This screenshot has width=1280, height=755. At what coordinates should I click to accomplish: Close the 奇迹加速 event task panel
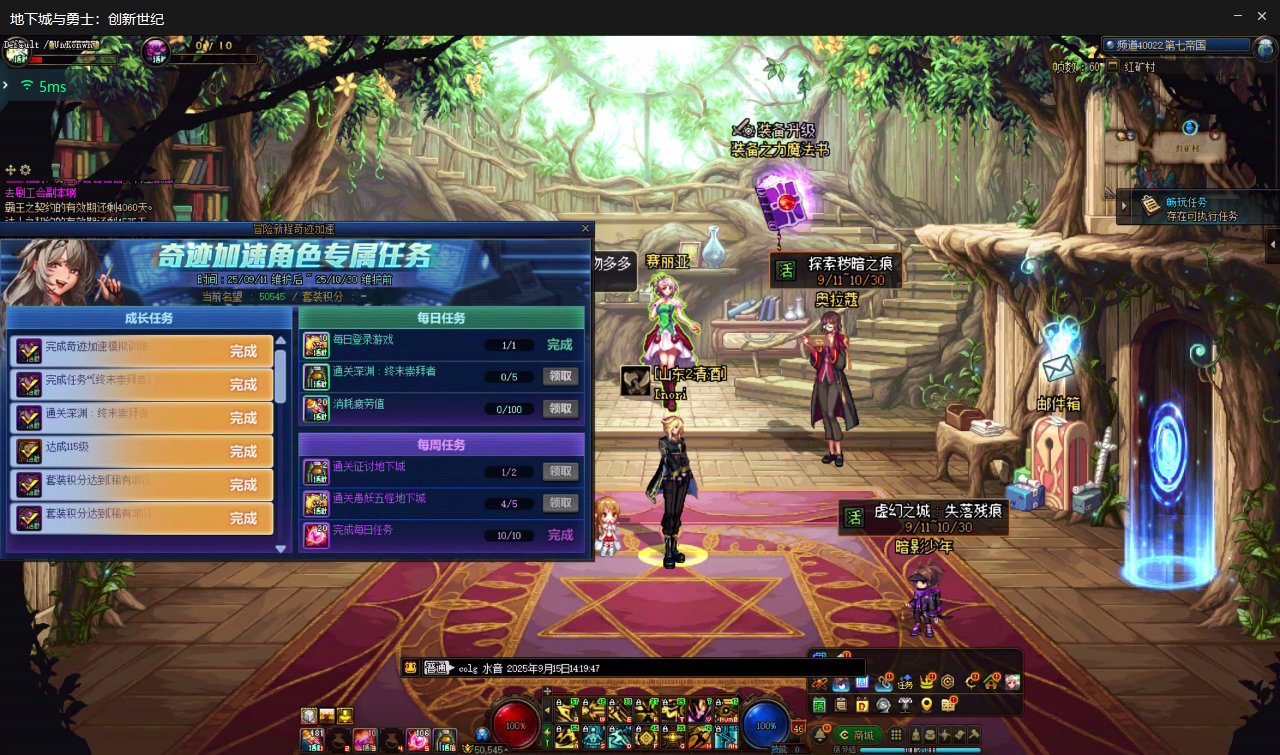[585, 229]
